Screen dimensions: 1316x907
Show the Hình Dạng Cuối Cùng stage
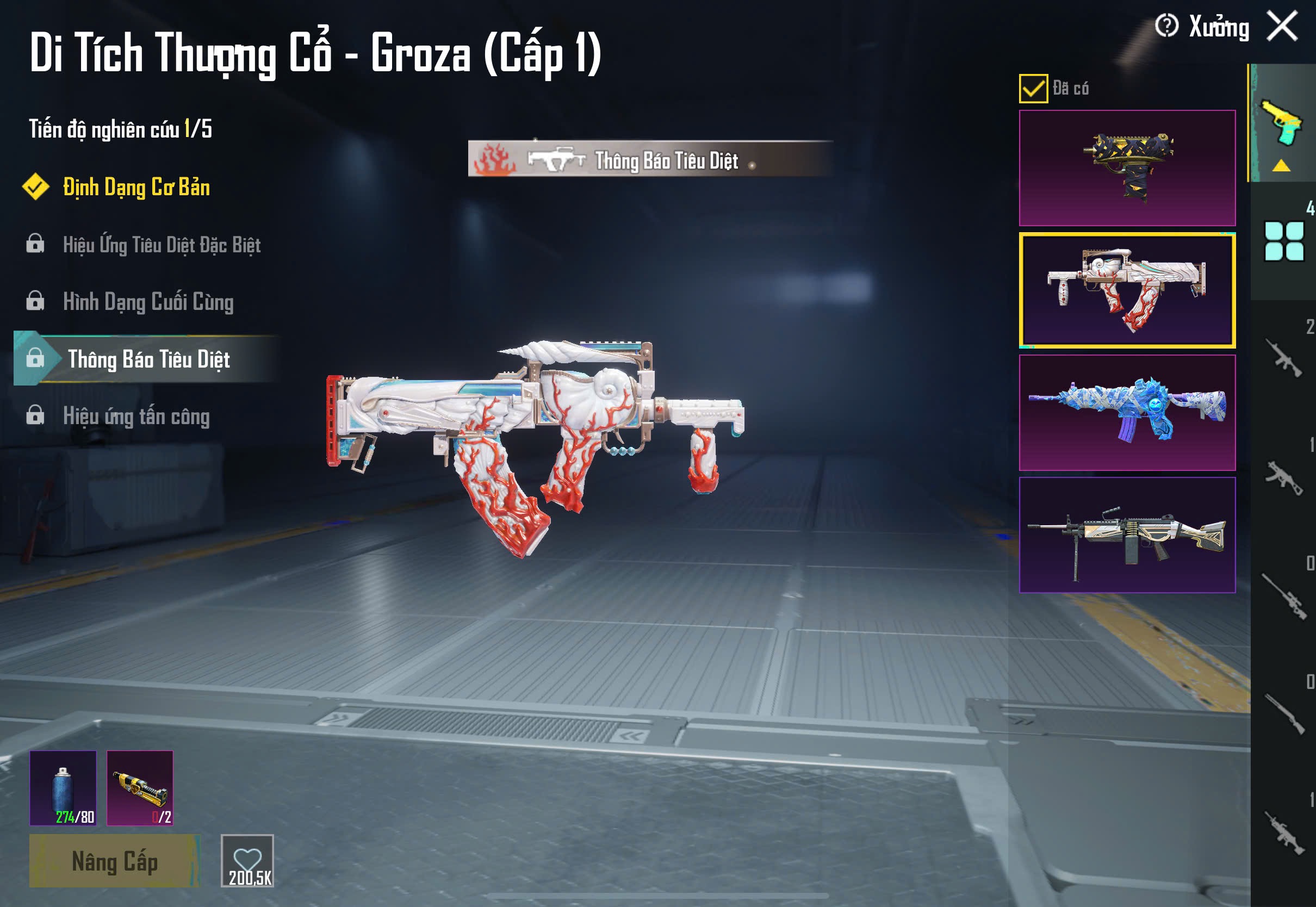(x=148, y=302)
